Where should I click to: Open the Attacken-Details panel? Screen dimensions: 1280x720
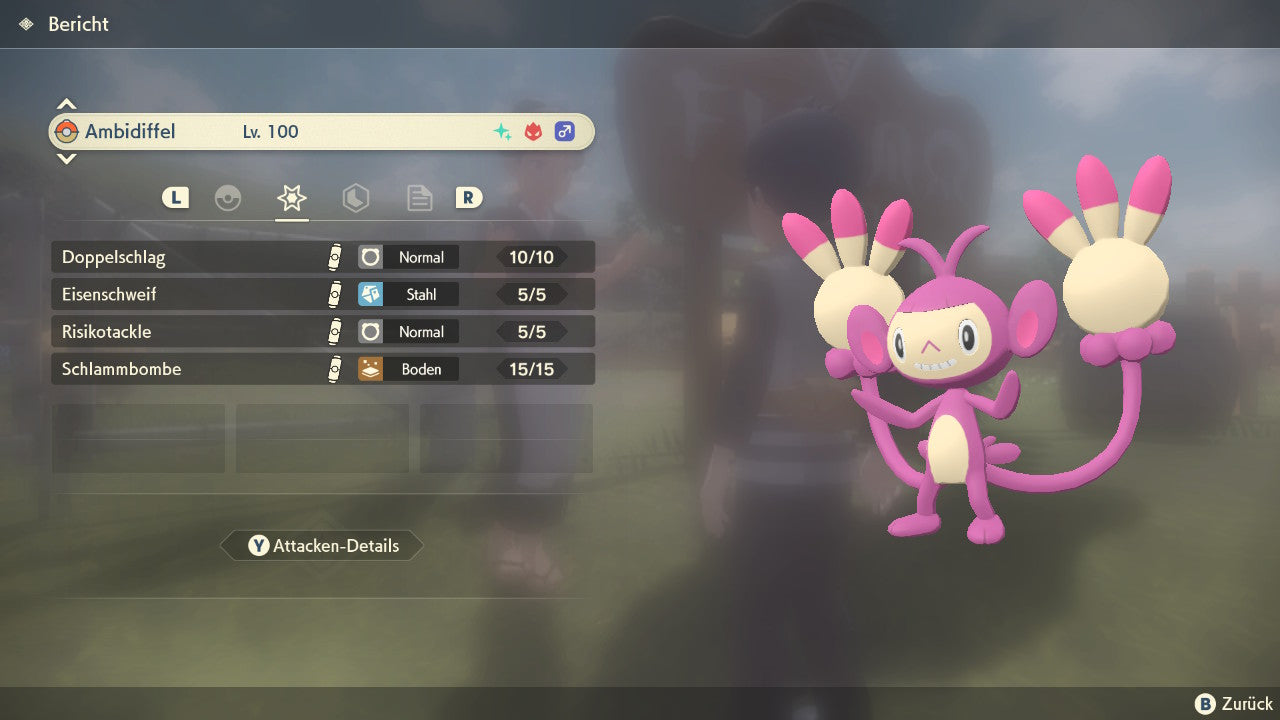pyautogui.click(x=322, y=546)
